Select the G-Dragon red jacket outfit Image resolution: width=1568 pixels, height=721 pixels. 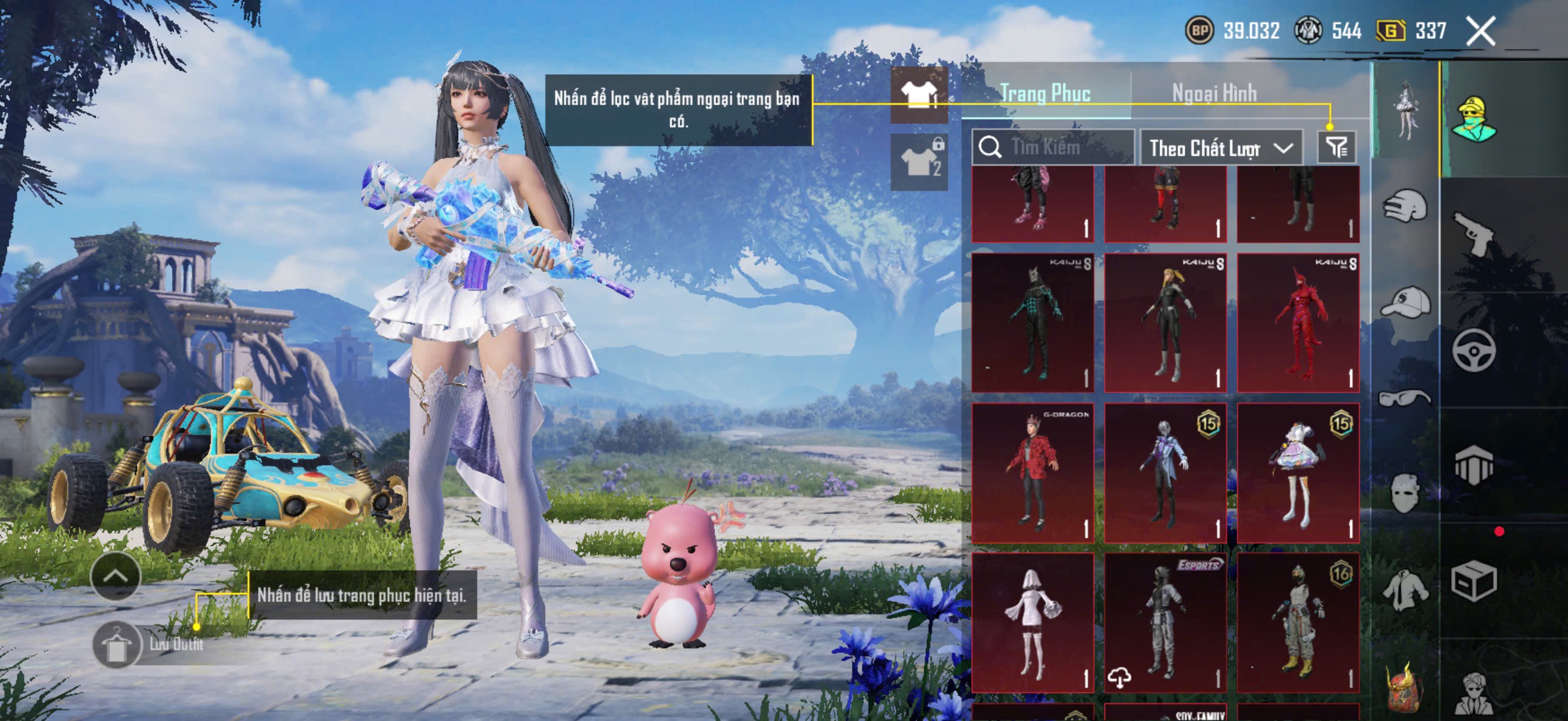tap(1032, 473)
